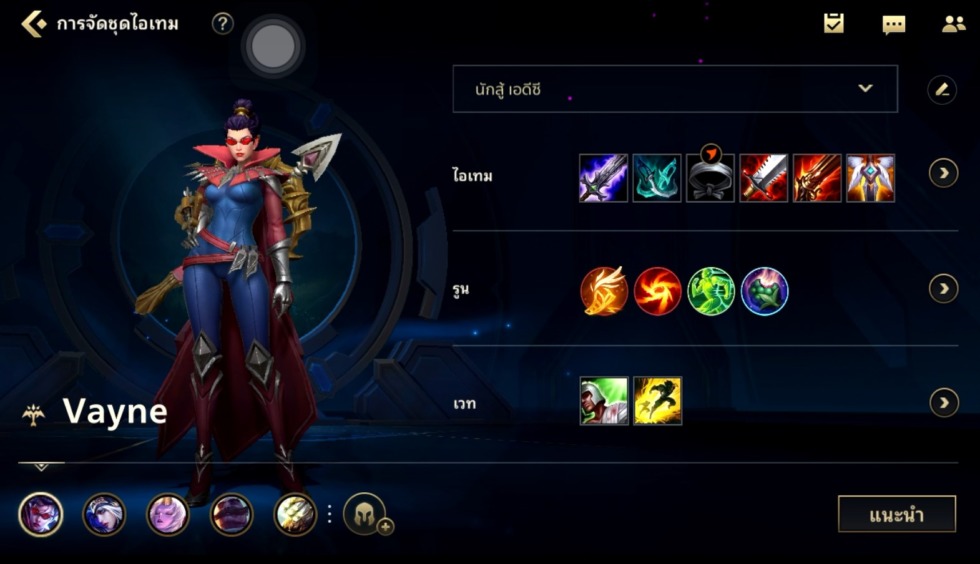Select the Flash summoner spell

657,401
